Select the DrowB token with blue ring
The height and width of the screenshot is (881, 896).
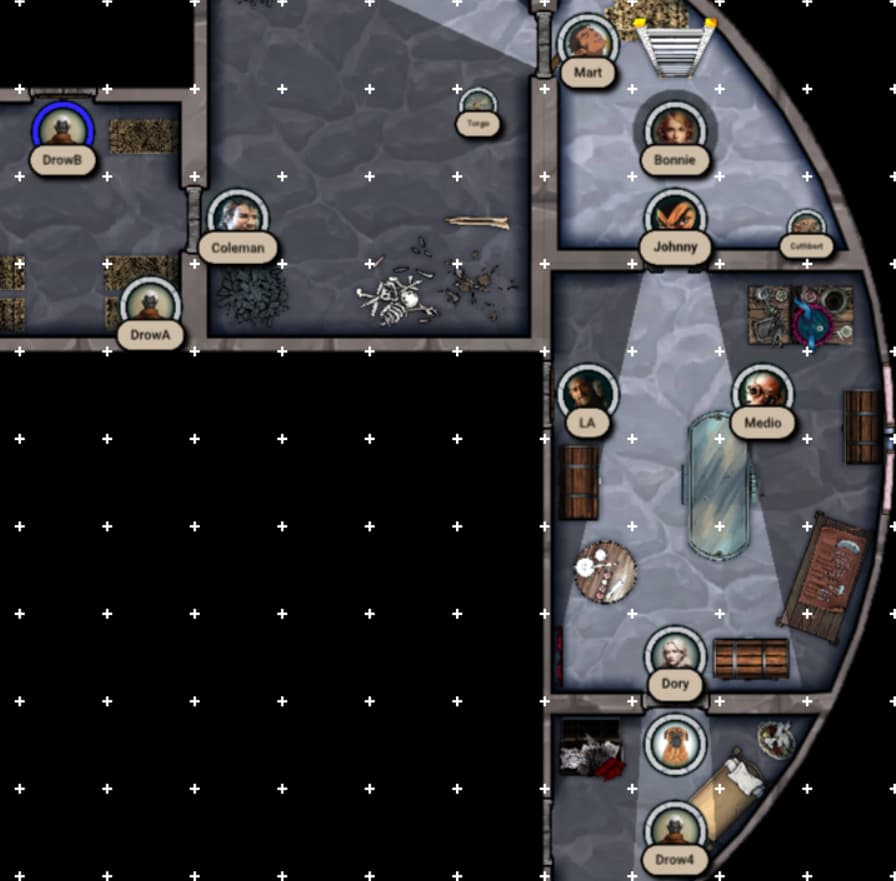click(62, 130)
